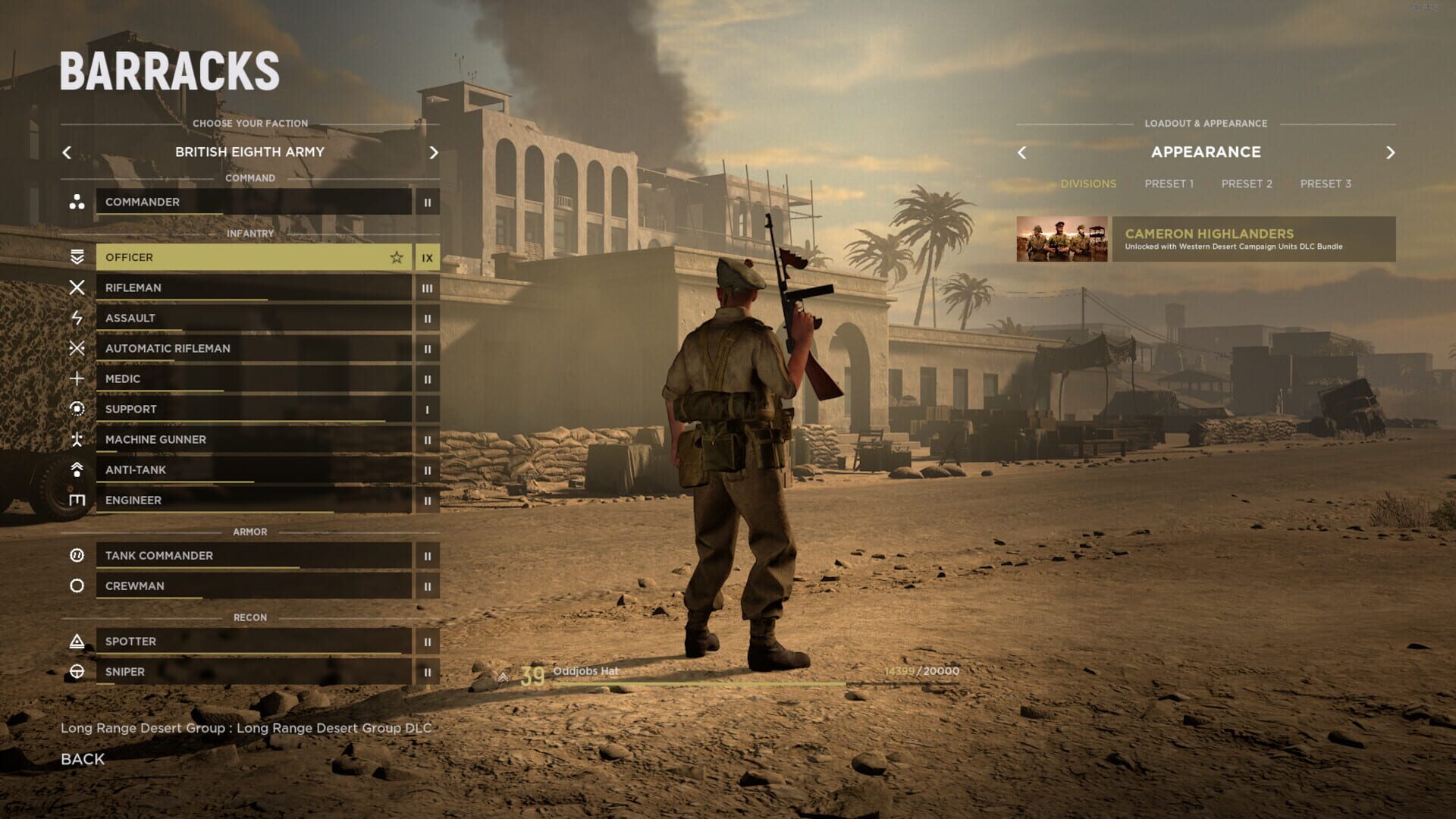Open previous faction with left arrow
1456x819 pixels.
coord(66,152)
